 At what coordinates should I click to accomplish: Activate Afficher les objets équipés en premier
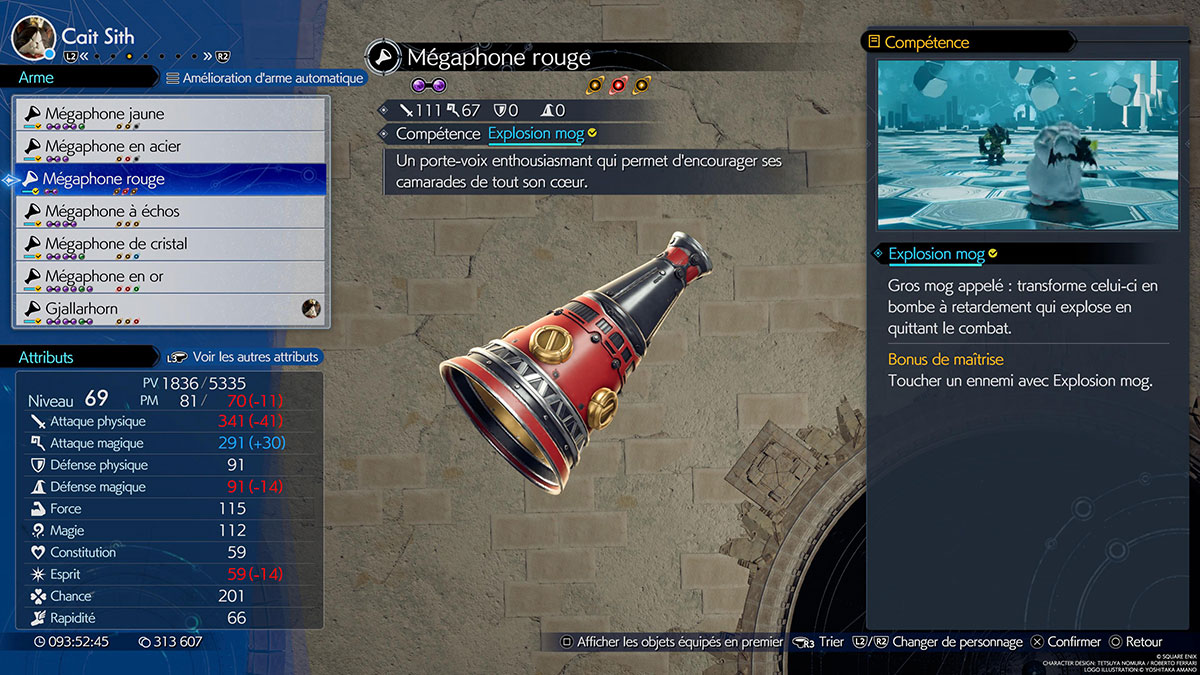click(671, 642)
